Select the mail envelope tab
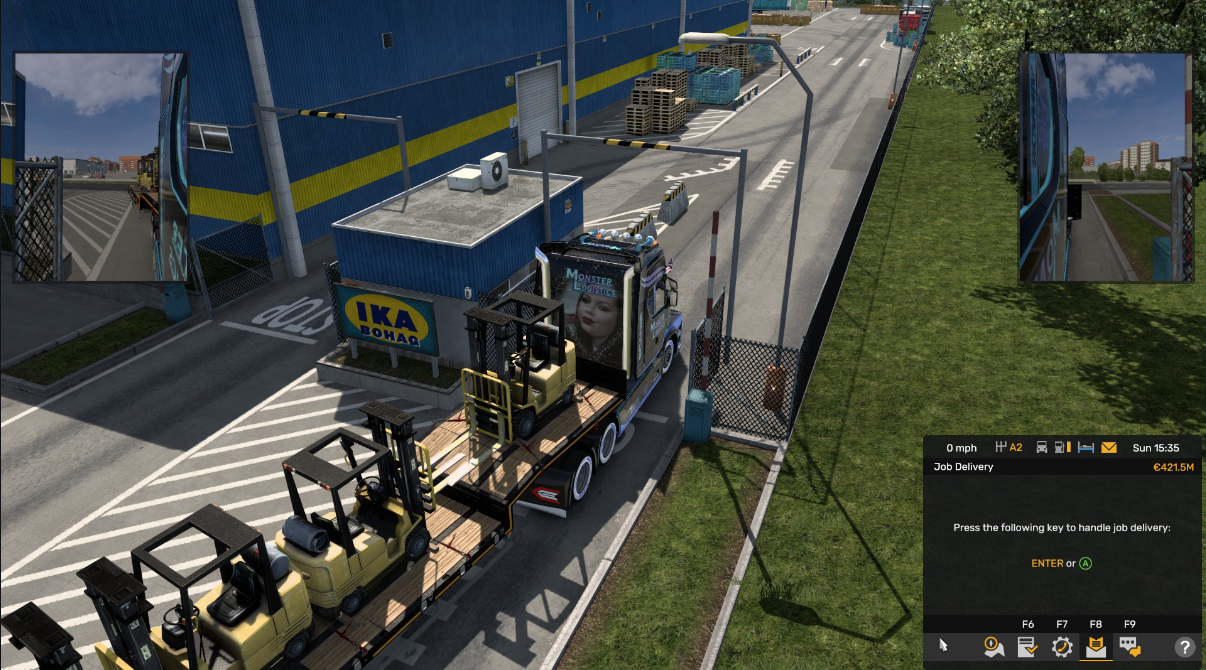This screenshot has height=670, width=1206. 1095,647
